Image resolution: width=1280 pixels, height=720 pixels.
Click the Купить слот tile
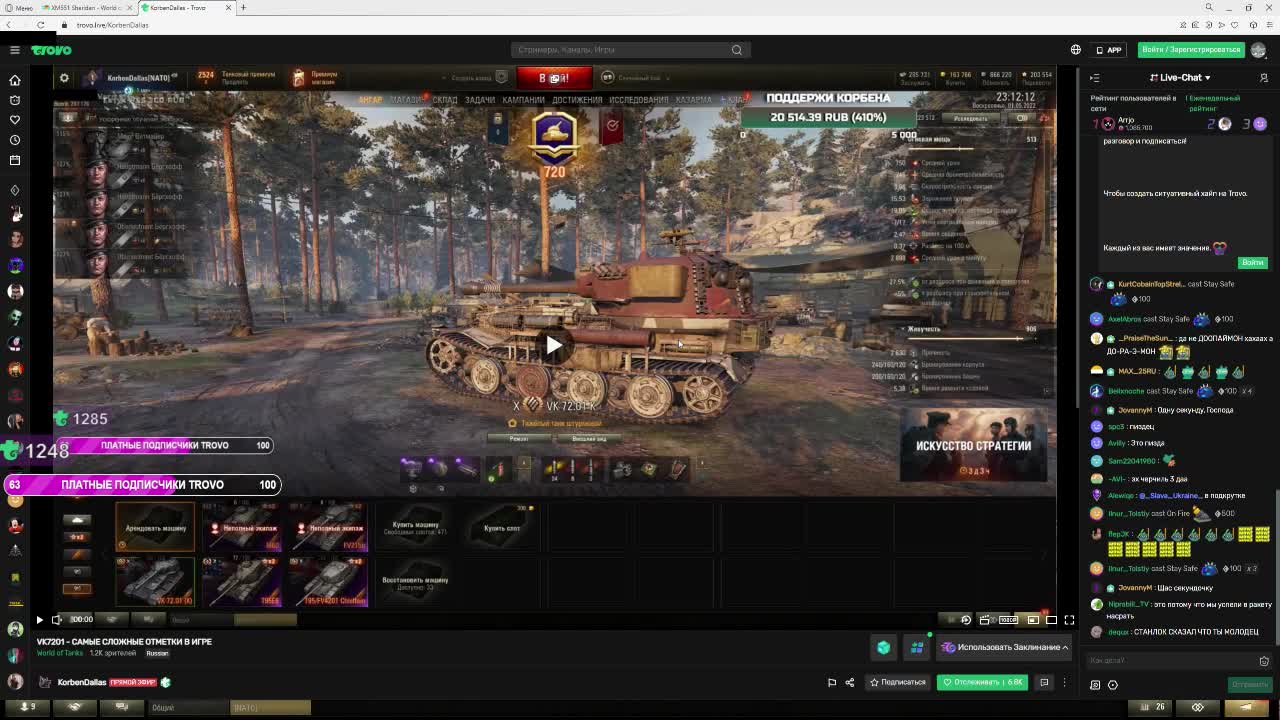(x=502, y=527)
